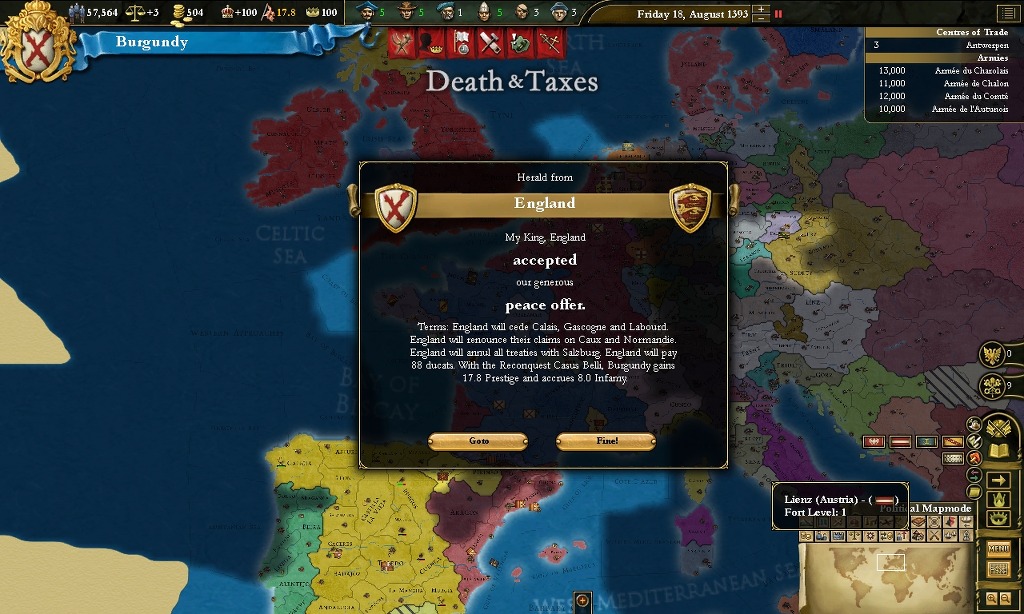Image resolution: width=1024 pixels, height=614 pixels.
Task: Open the MENU button
Action: click(x=998, y=548)
